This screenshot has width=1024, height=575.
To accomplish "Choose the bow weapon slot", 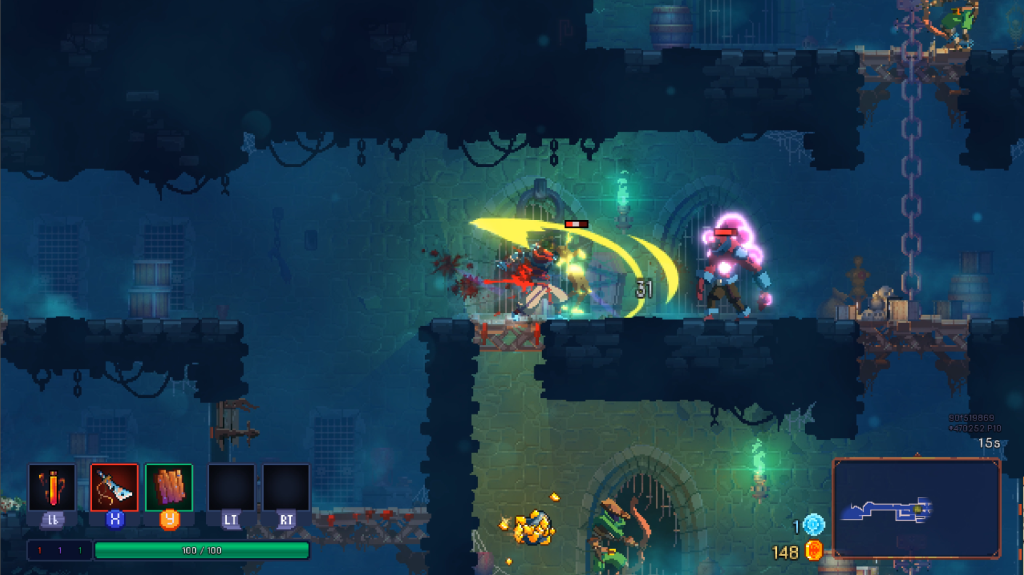I will click(x=114, y=488).
